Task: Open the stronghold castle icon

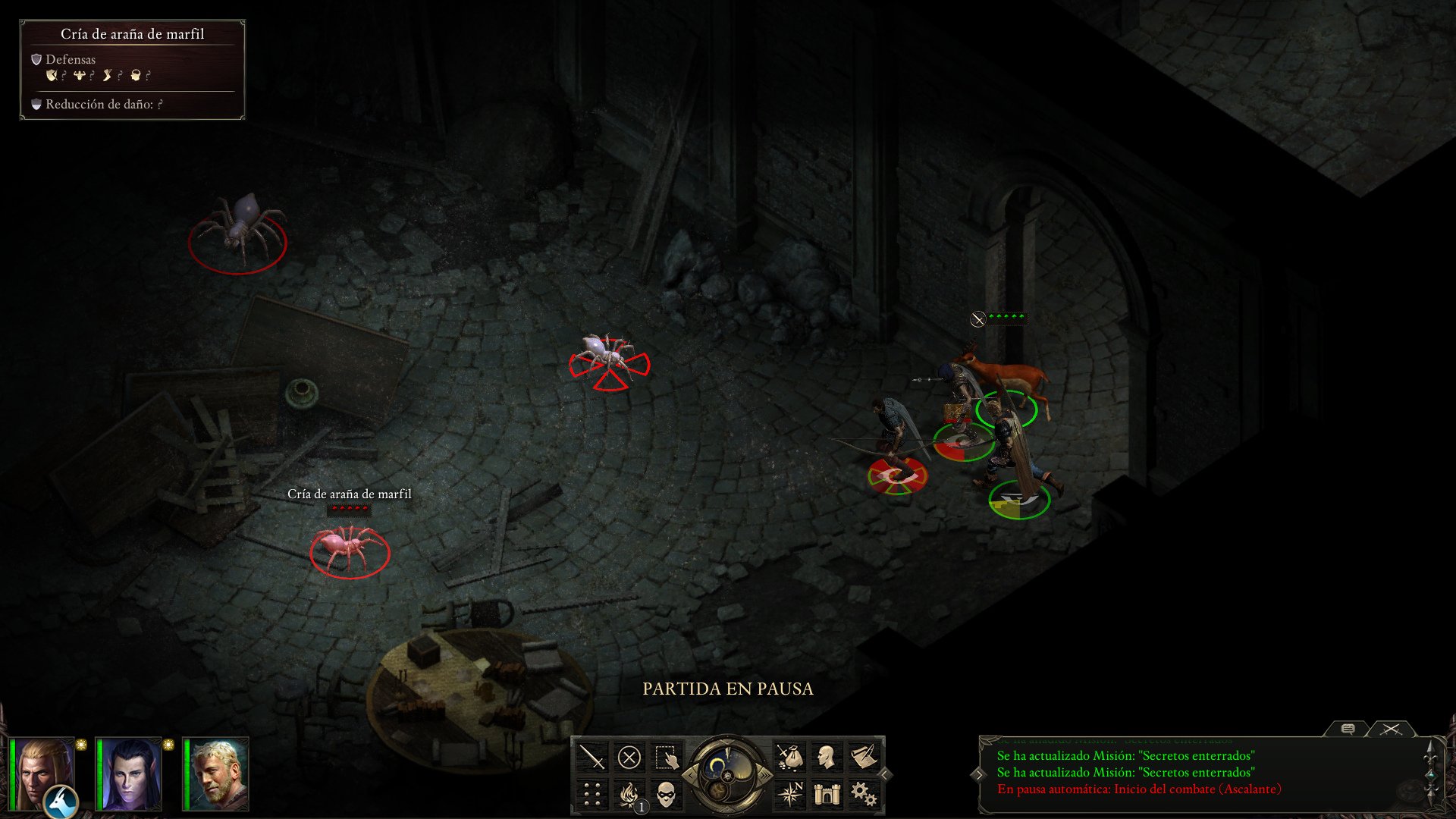Action: coord(827,794)
